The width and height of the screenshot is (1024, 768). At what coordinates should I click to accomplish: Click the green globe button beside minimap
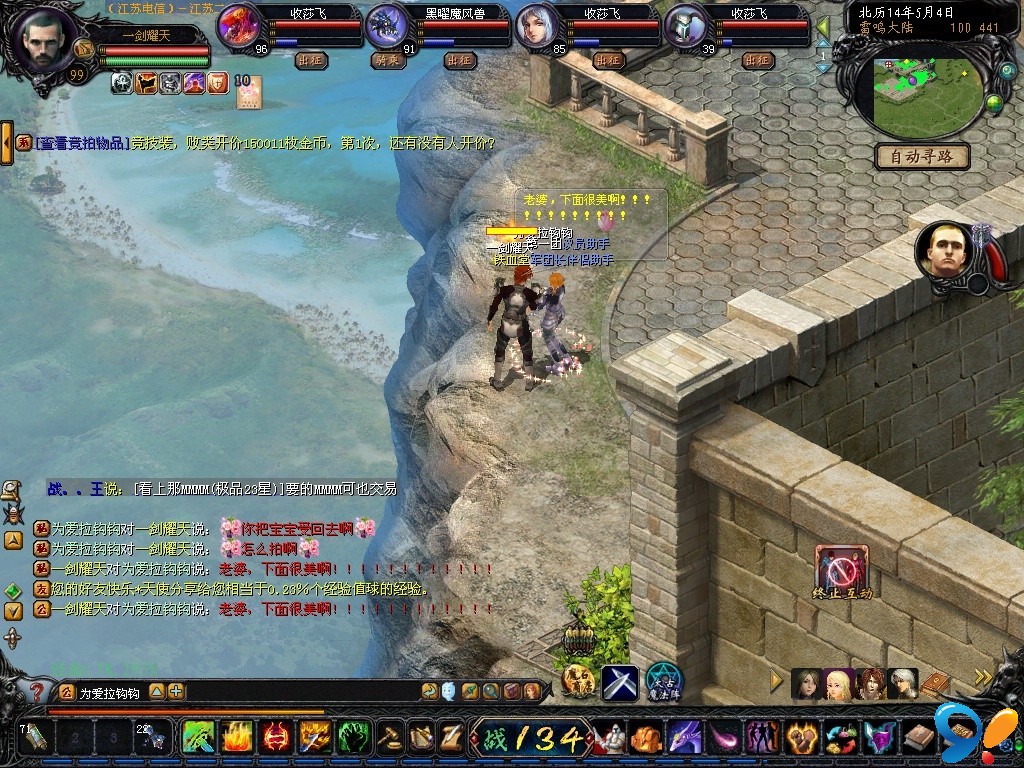pos(994,102)
